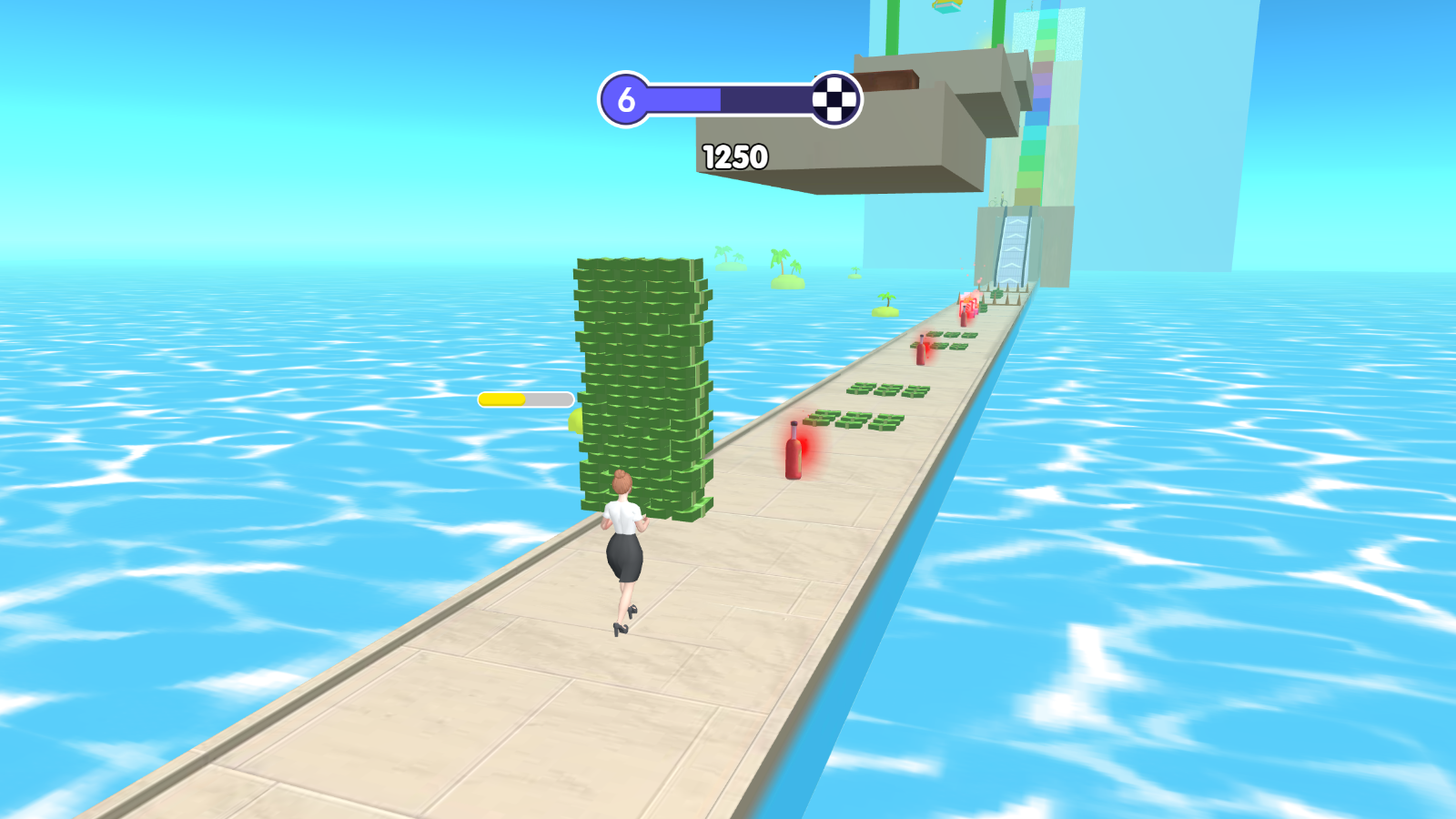Select the level 6 badge circle
This screenshot has width=1456, height=819.
coord(626,98)
